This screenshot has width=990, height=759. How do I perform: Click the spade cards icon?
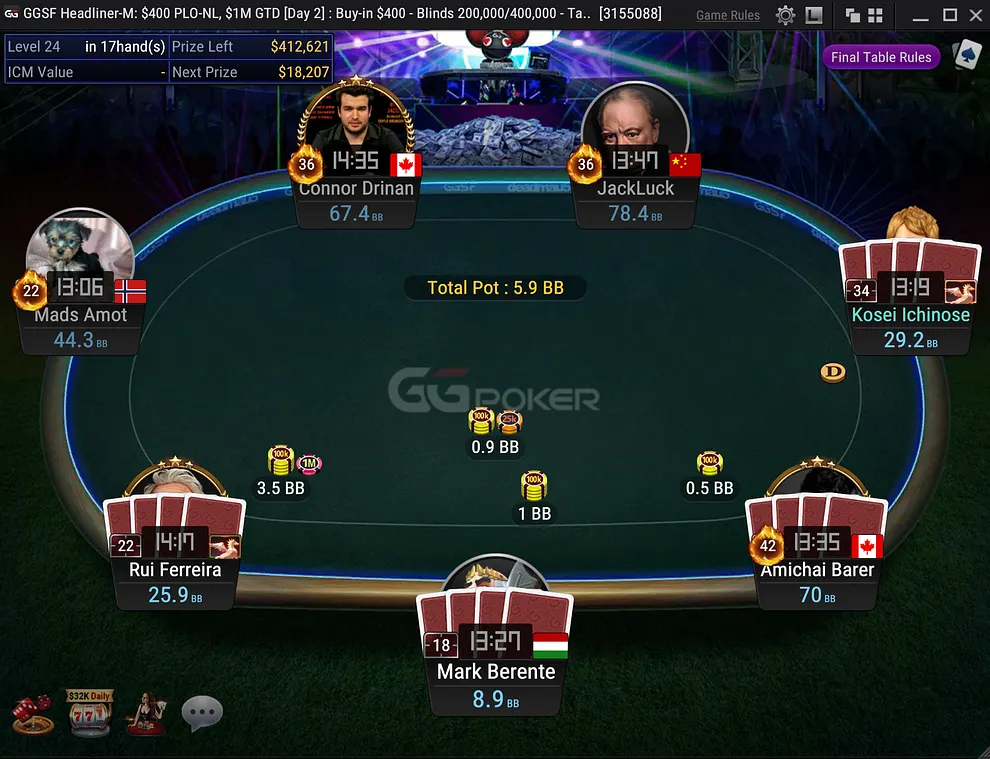[966, 55]
